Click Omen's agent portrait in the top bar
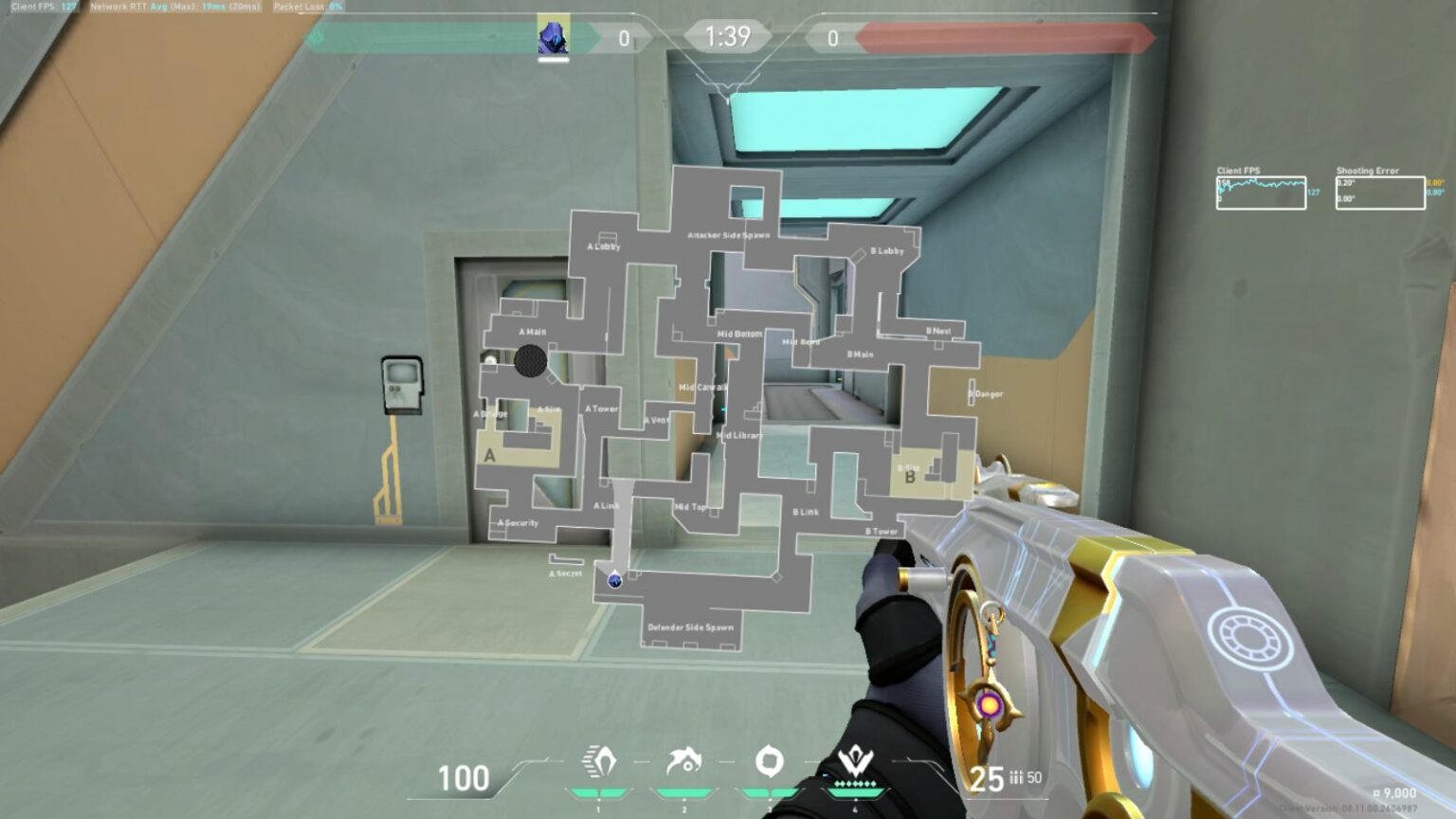The image size is (1456, 819). tap(554, 37)
